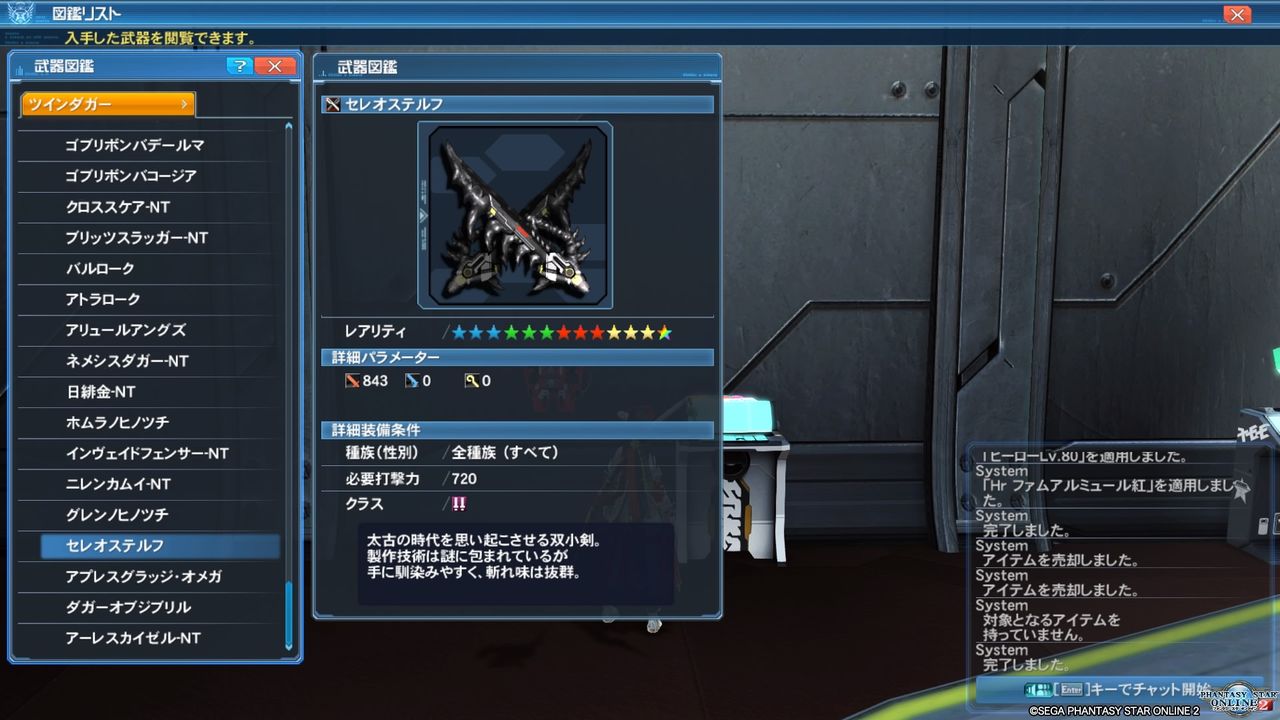Image resolution: width=1280 pixels, height=720 pixels.
Task: Click the help question mark on 武器図鑑 window
Action: click(x=240, y=66)
